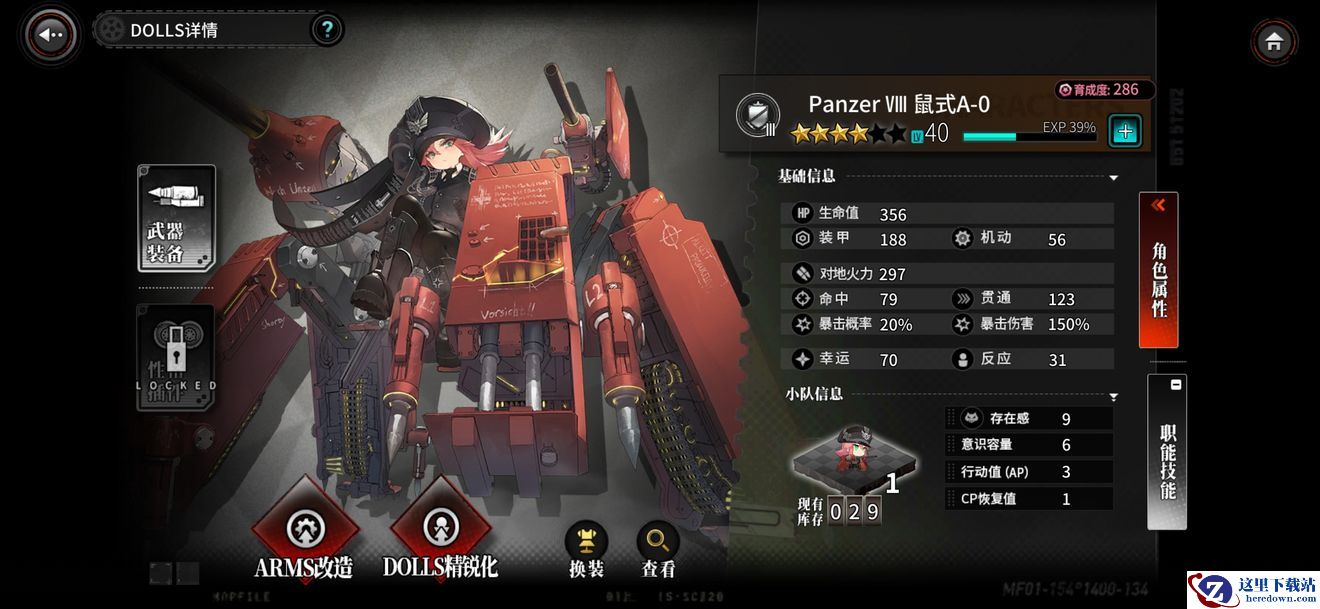Open the 武器装备 weapon equipment panel
1320x609 pixels.
(176, 219)
